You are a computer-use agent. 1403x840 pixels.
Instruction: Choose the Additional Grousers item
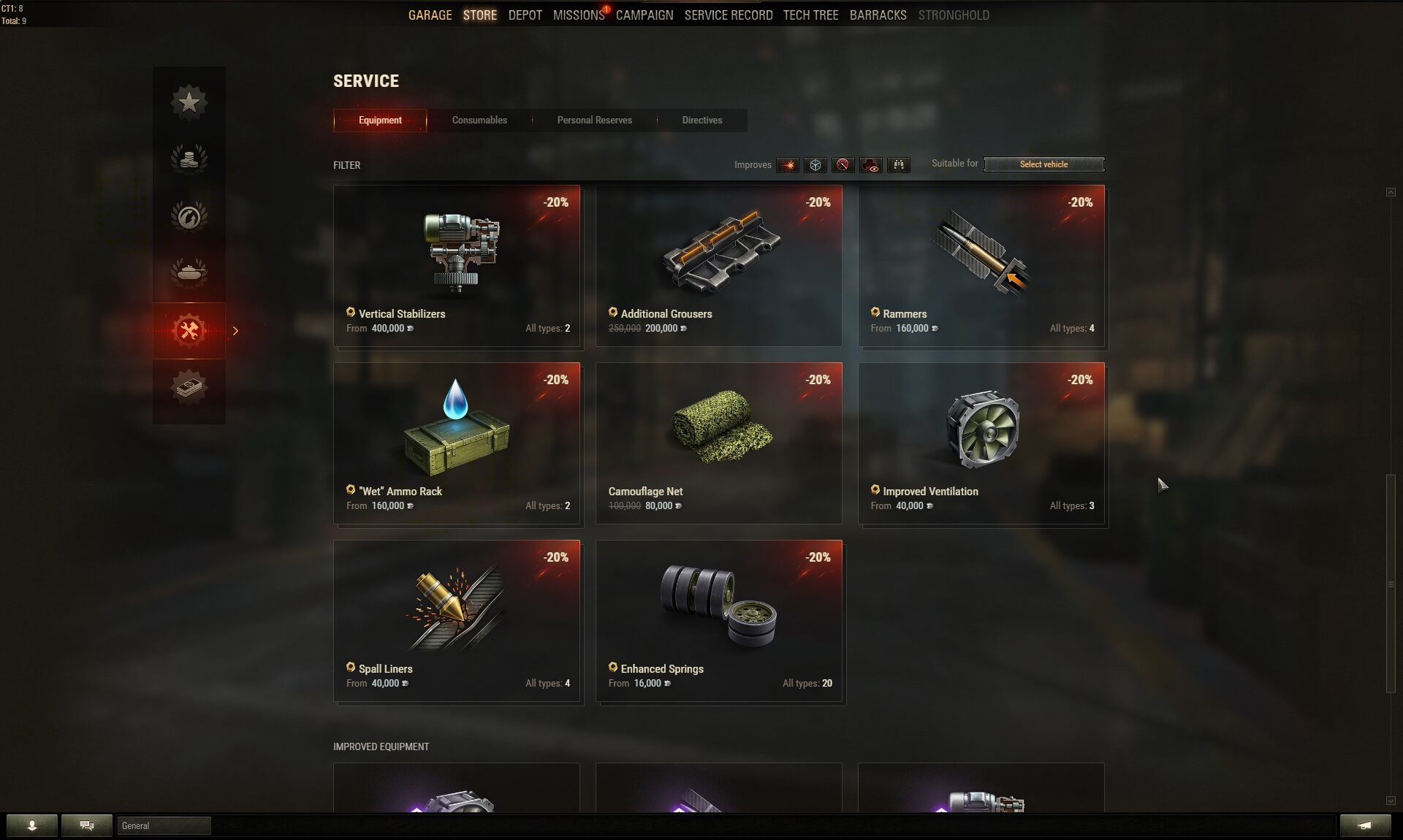(718, 266)
